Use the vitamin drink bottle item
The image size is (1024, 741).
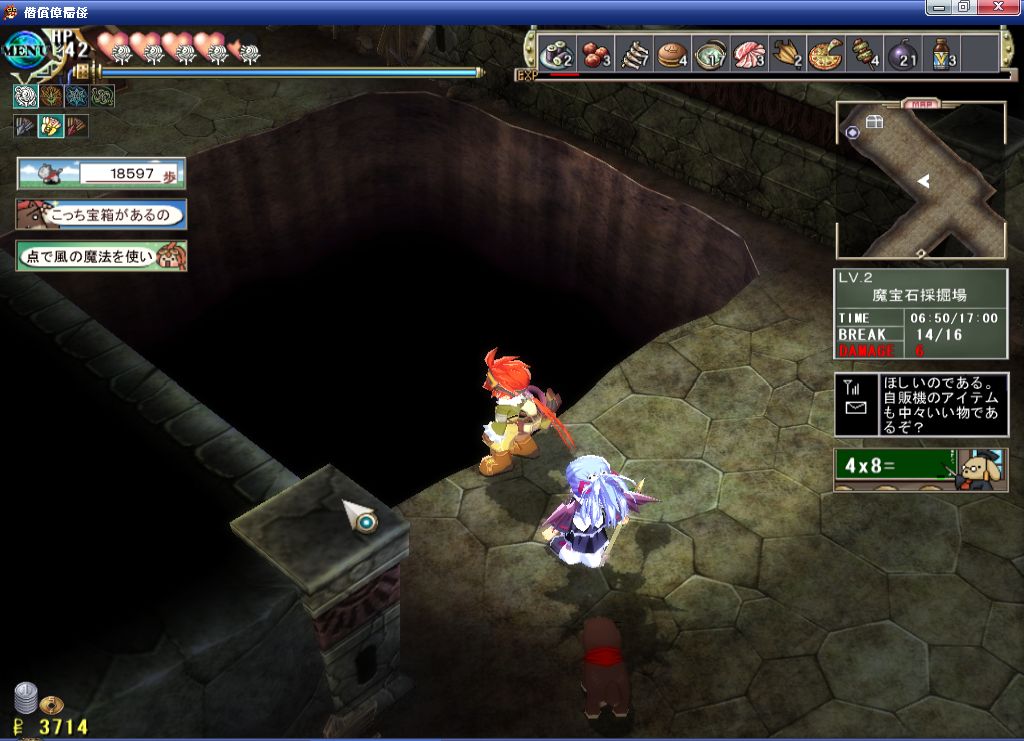pyautogui.click(x=943, y=53)
